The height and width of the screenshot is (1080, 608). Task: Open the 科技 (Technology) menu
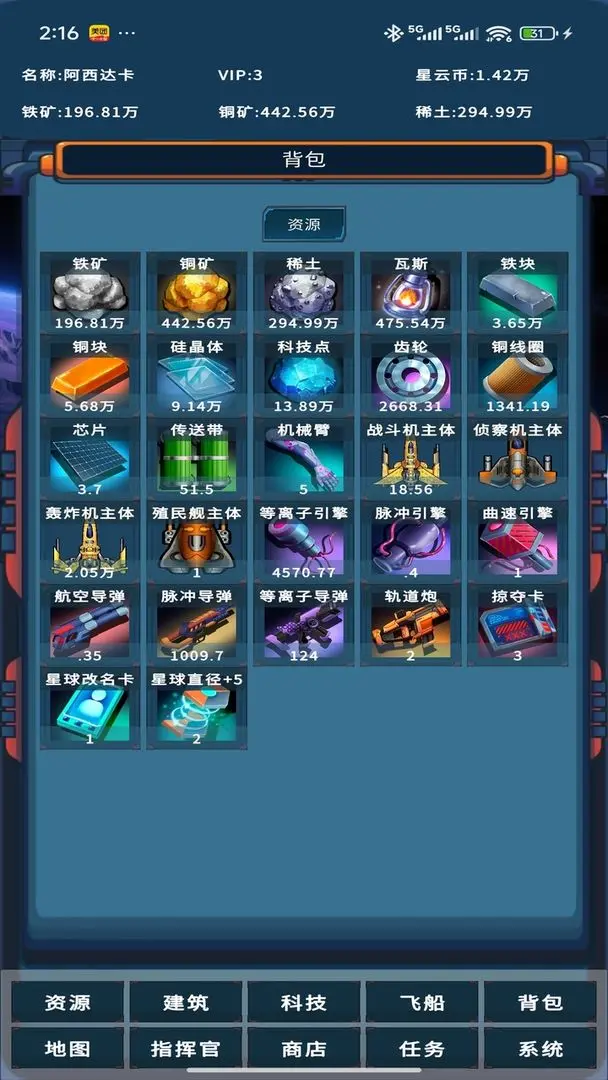tap(304, 1002)
